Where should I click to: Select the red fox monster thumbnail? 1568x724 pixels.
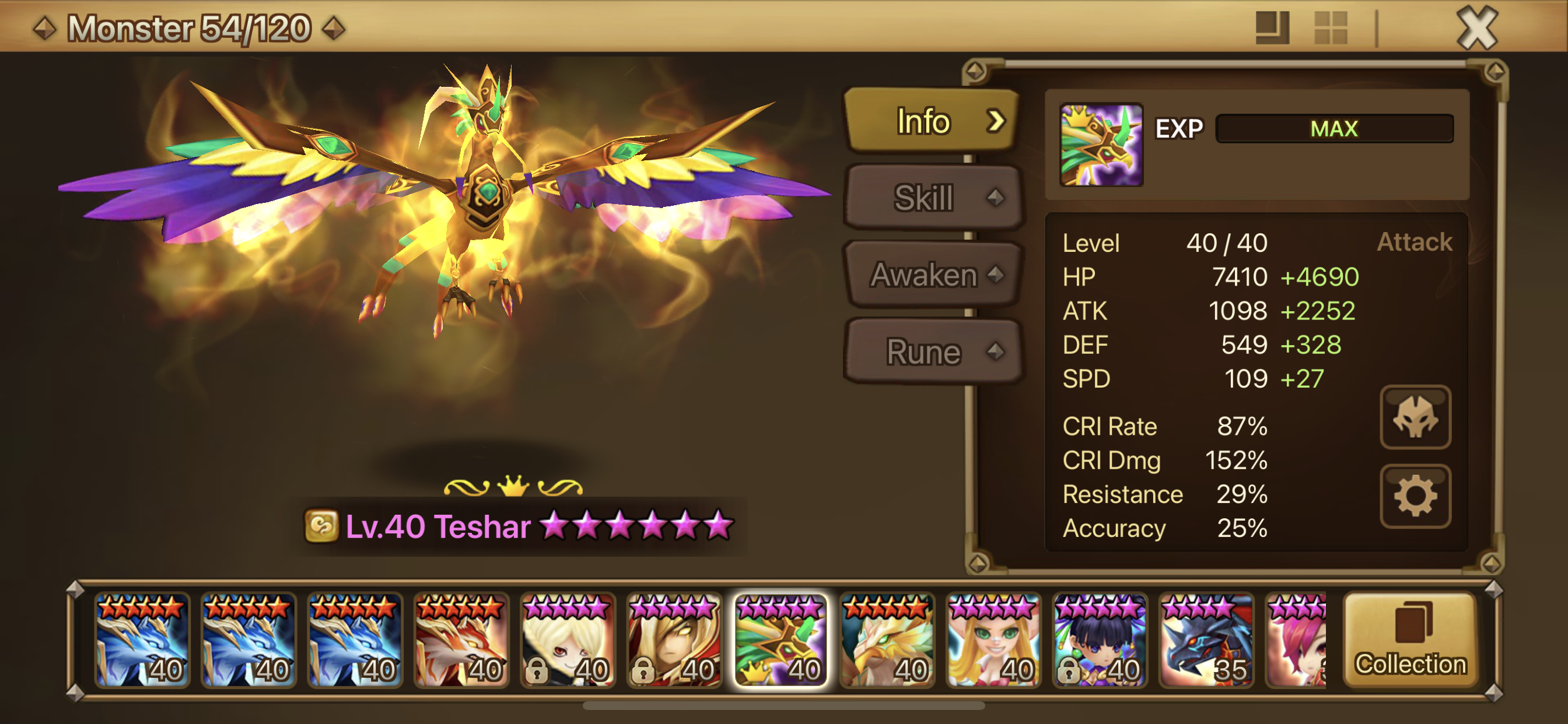point(461,640)
